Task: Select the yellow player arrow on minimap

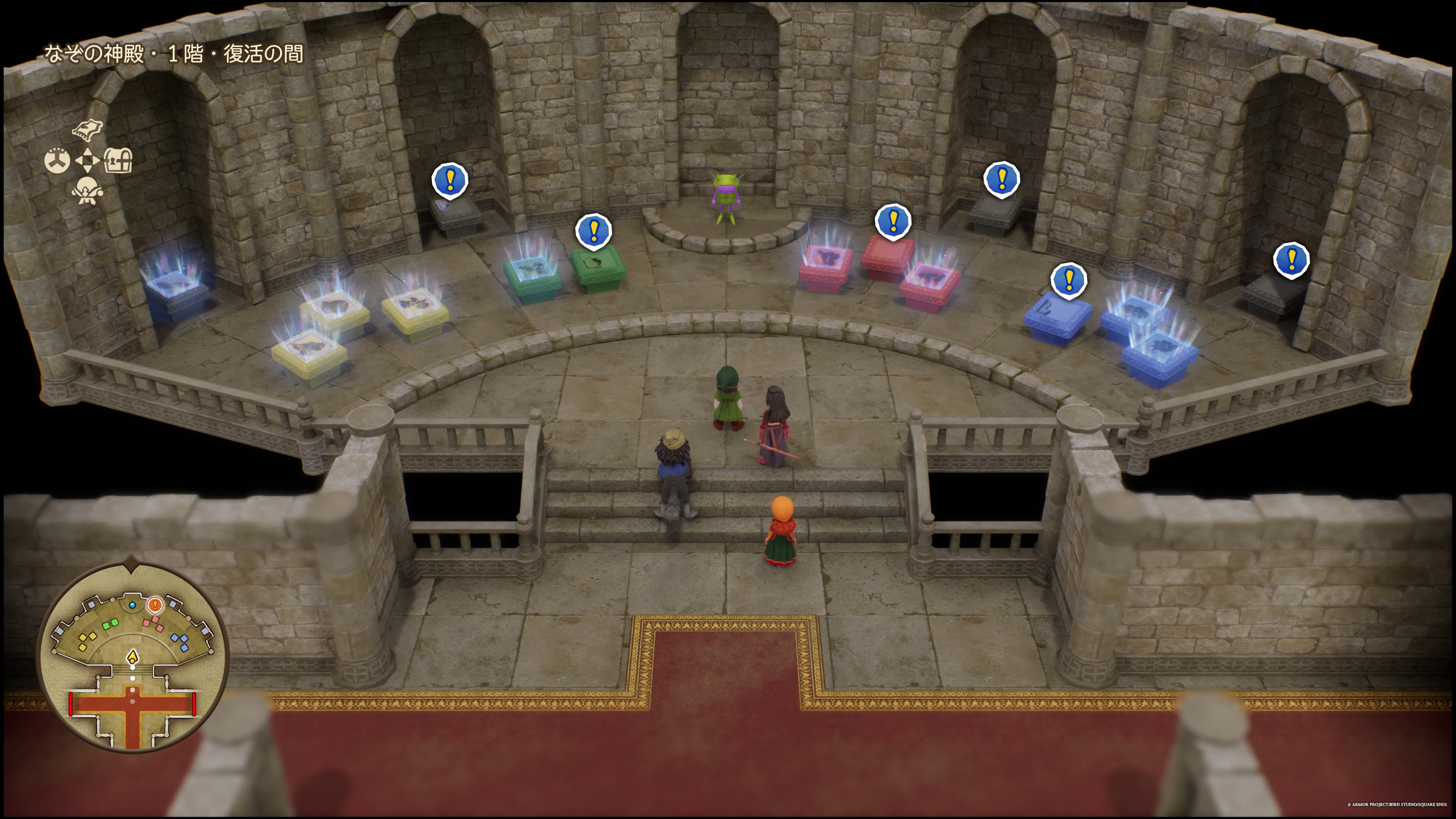Action: 132,657
